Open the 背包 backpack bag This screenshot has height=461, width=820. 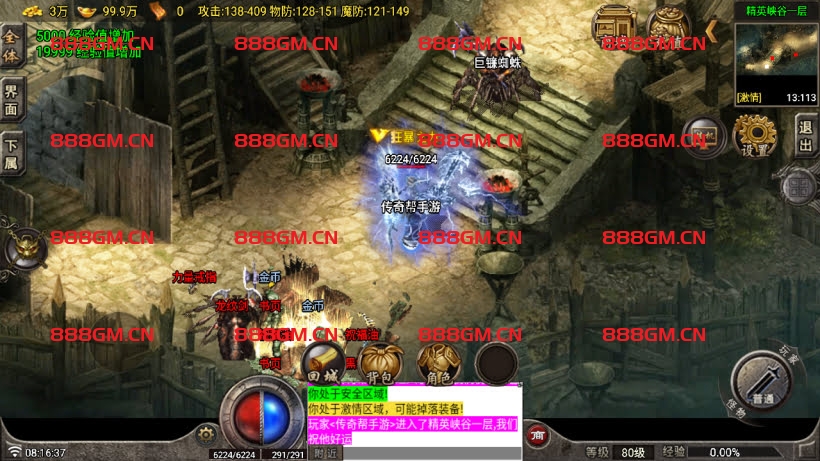coord(380,362)
